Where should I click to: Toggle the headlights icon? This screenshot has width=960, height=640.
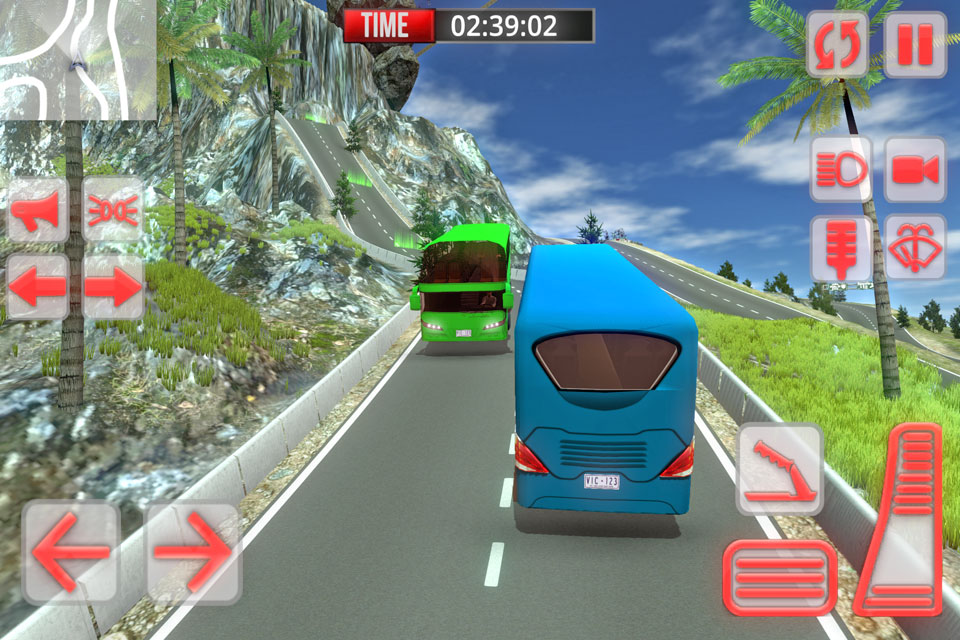[840, 169]
